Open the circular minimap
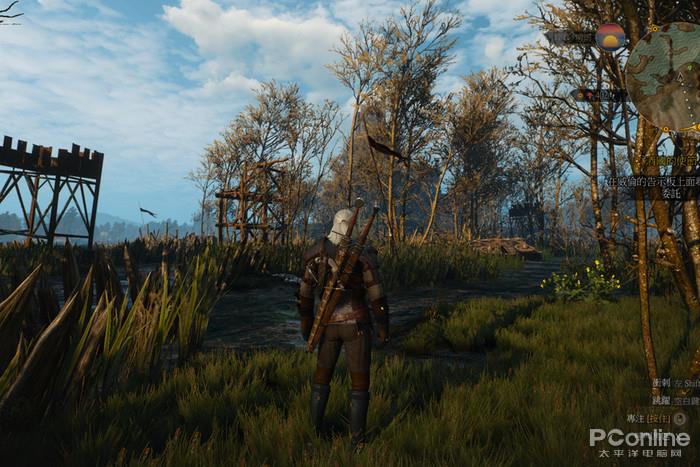This screenshot has width=700, height=467. pos(666,76)
